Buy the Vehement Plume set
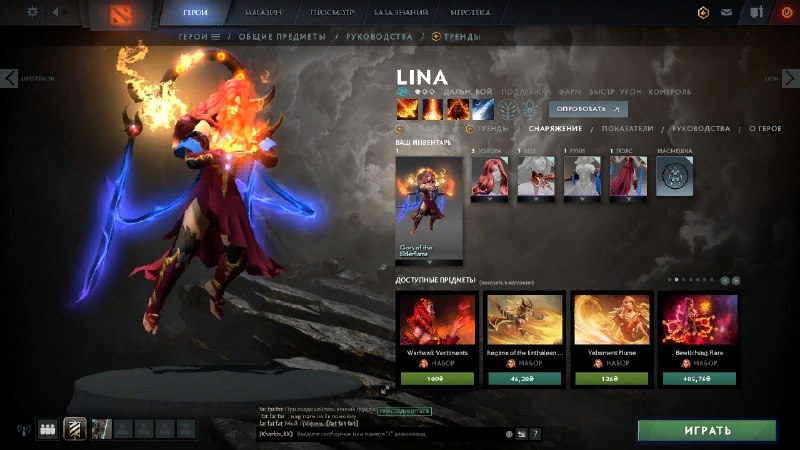This screenshot has width=800, height=450. click(608, 378)
